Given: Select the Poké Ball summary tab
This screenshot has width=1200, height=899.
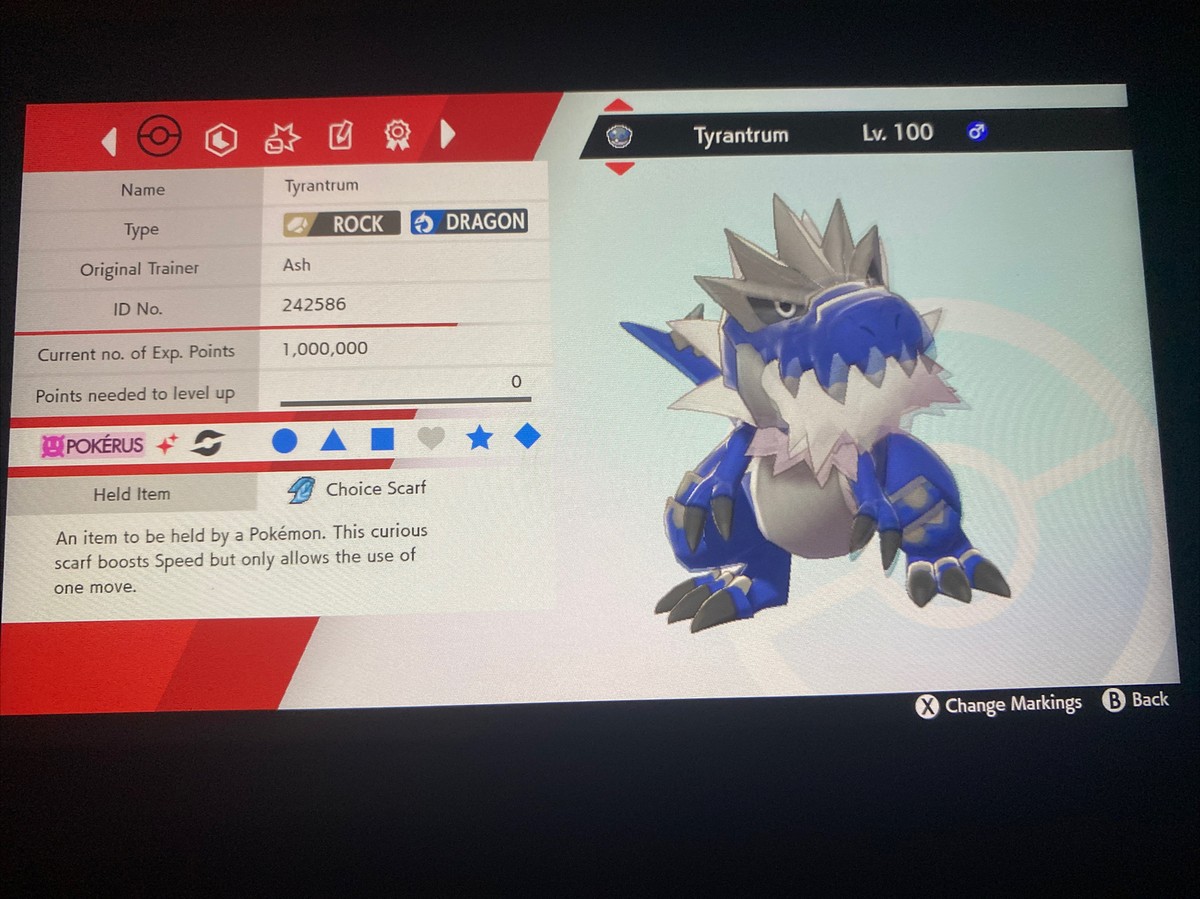Looking at the screenshot, I should pos(159,137).
